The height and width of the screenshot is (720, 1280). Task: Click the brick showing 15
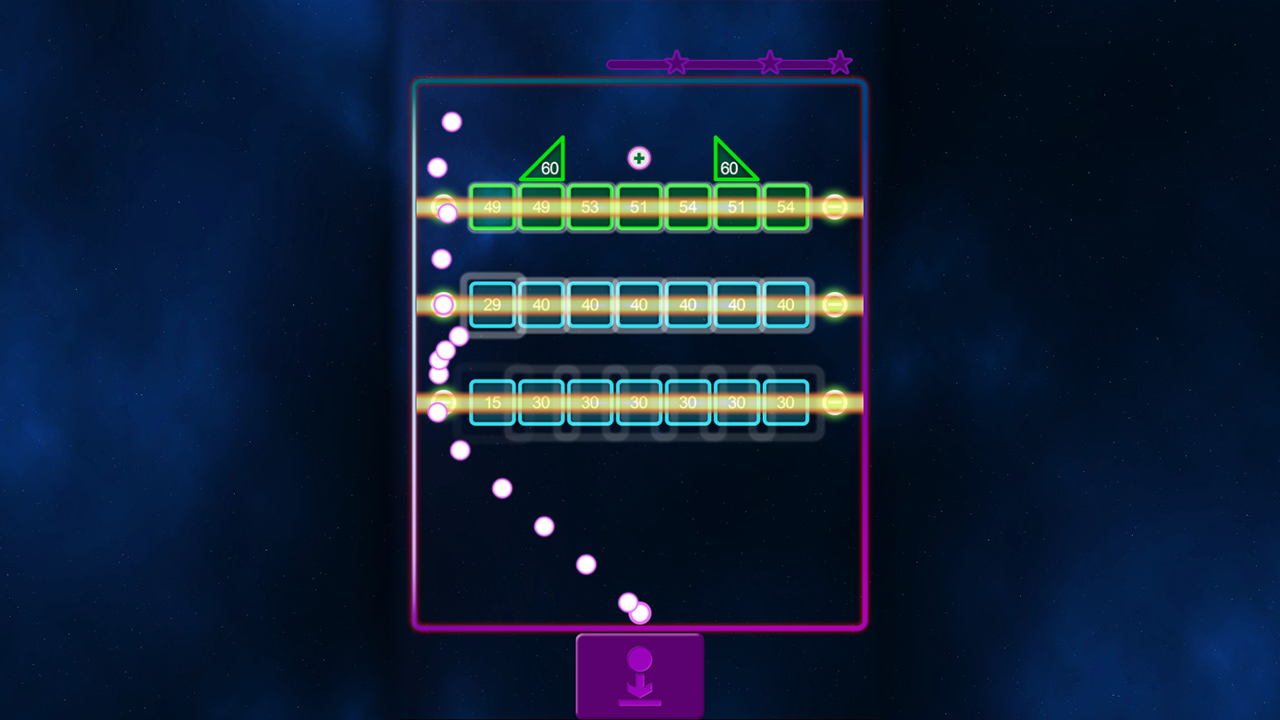[x=493, y=403]
